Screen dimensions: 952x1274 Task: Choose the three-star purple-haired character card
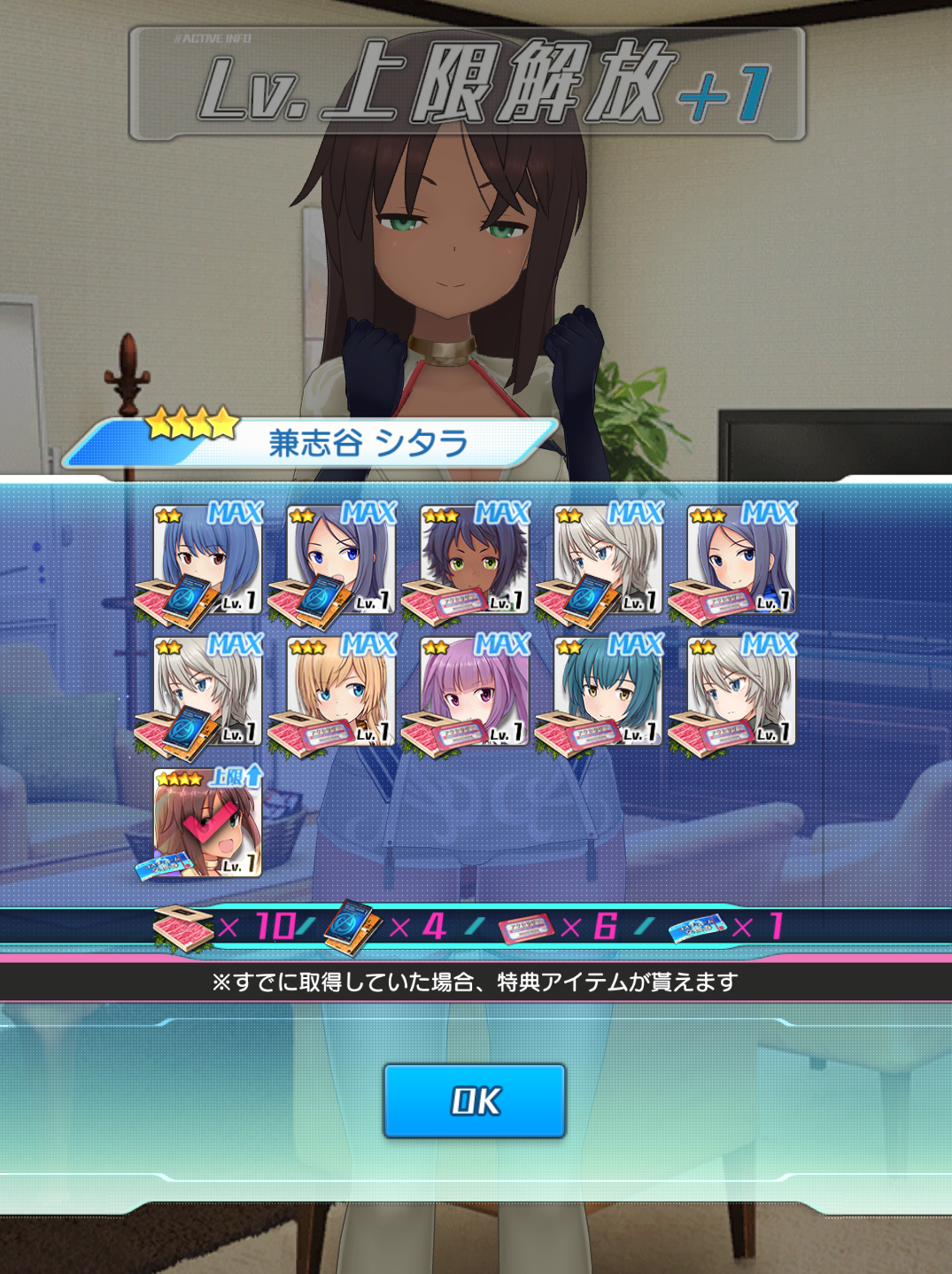[742, 559]
